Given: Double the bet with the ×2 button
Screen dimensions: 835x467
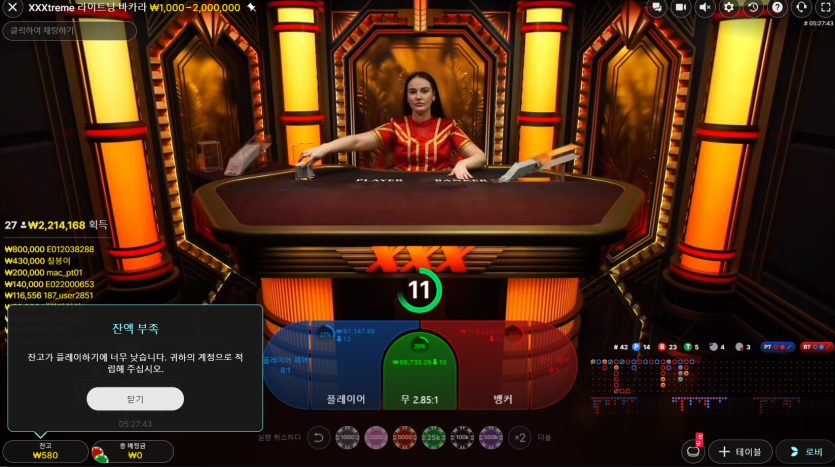Looking at the screenshot, I should coord(521,438).
